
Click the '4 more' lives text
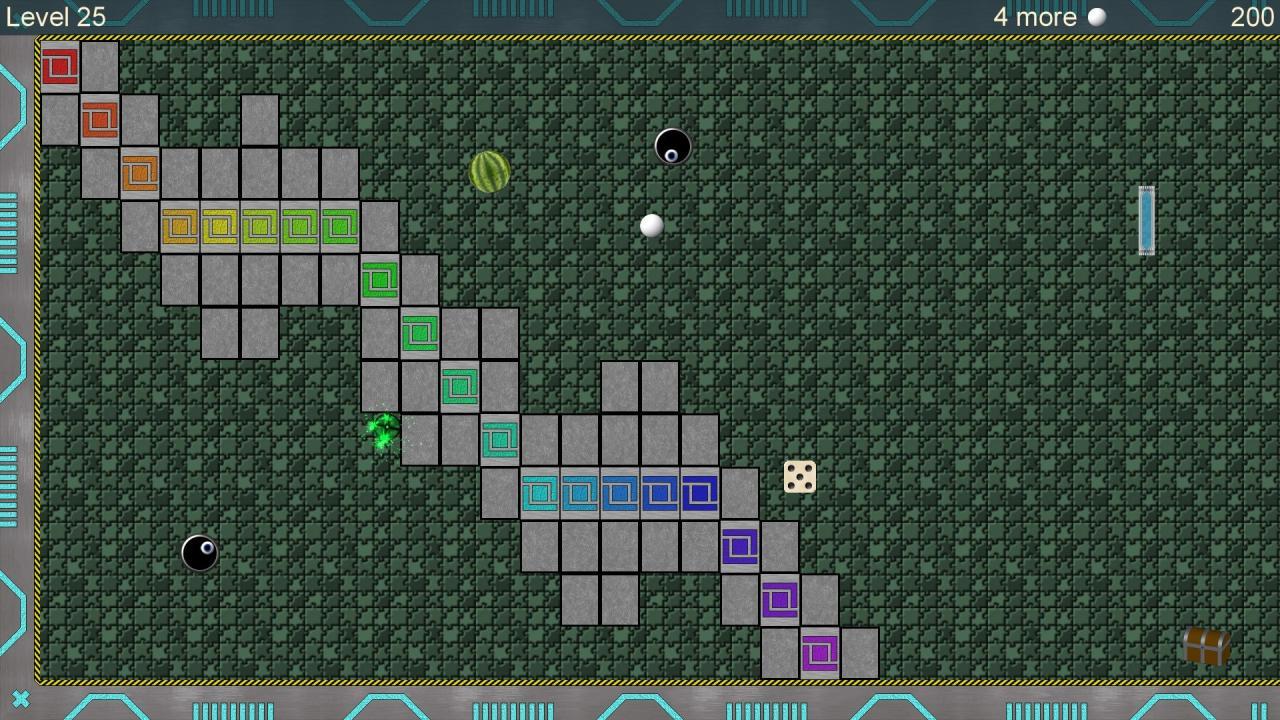pos(1033,17)
